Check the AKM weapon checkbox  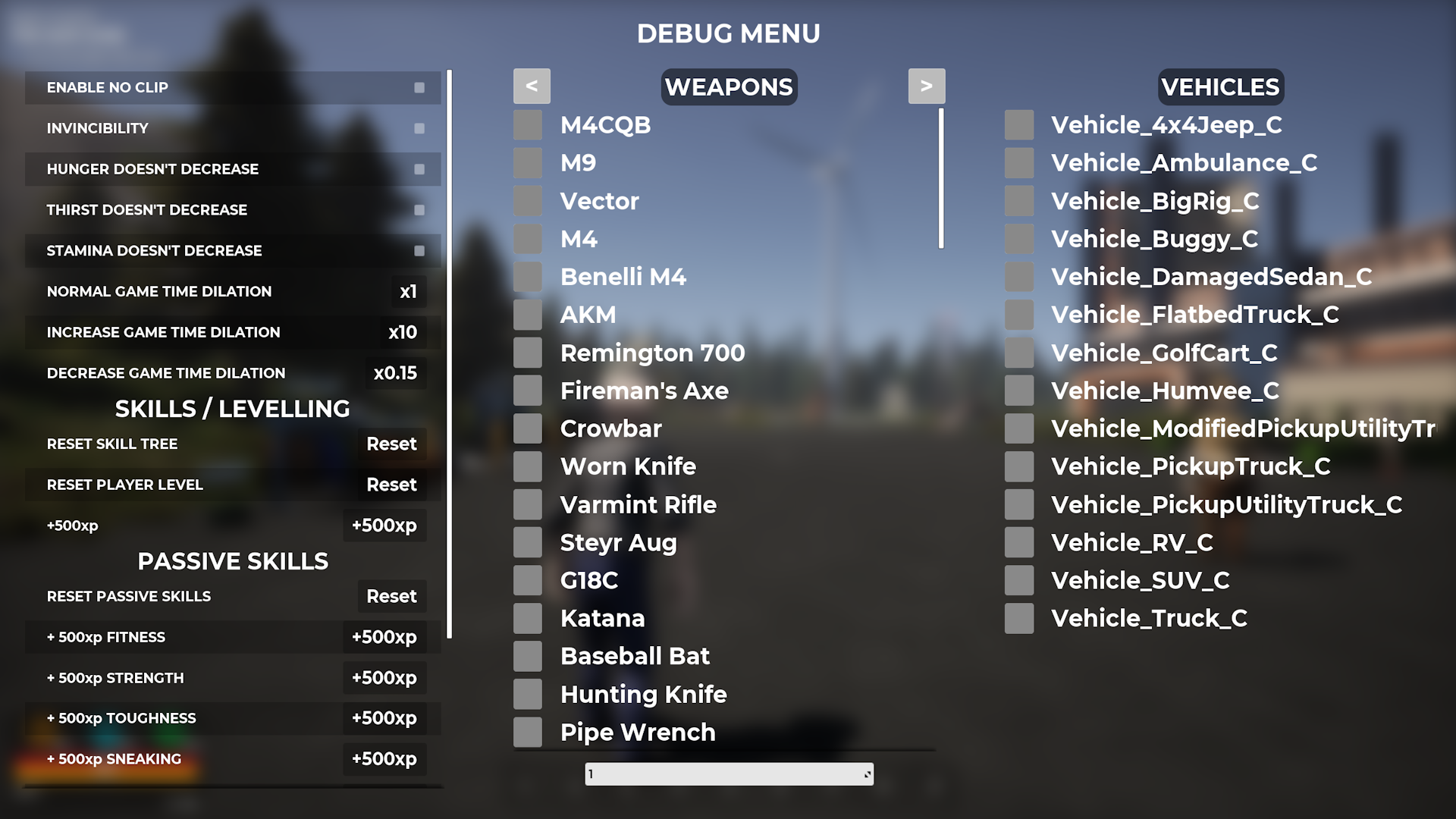click(527, 315)
